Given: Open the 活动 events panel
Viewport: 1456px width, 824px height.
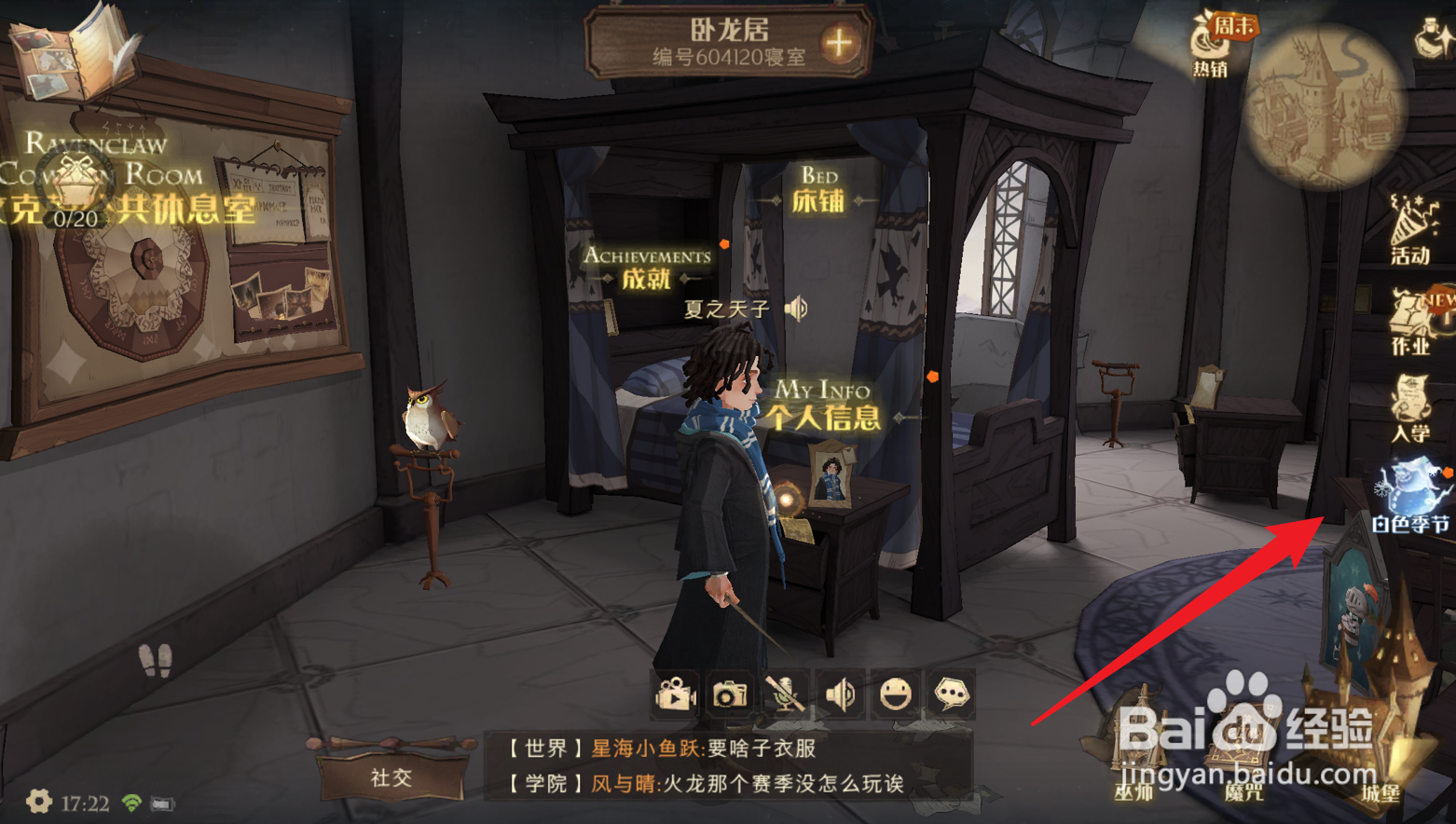Looking at the screenshot, I should point(1410,219).
